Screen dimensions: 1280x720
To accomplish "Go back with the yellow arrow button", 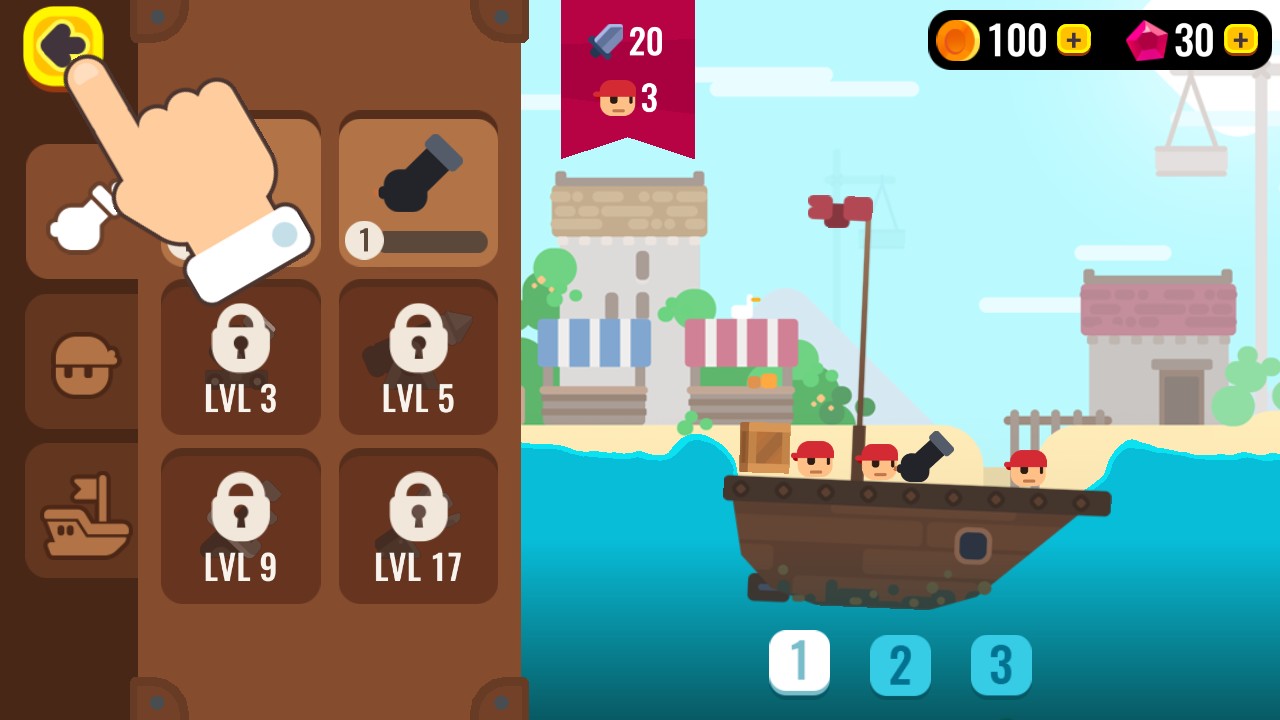I will 60,45.
